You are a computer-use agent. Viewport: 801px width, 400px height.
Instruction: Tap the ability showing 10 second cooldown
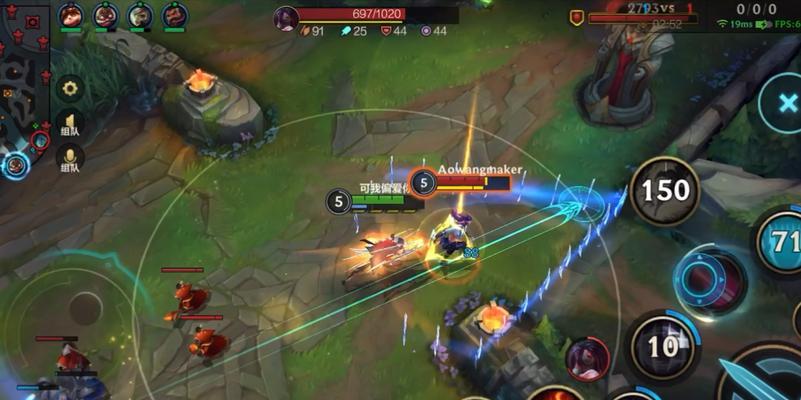(x=663, y=346)
